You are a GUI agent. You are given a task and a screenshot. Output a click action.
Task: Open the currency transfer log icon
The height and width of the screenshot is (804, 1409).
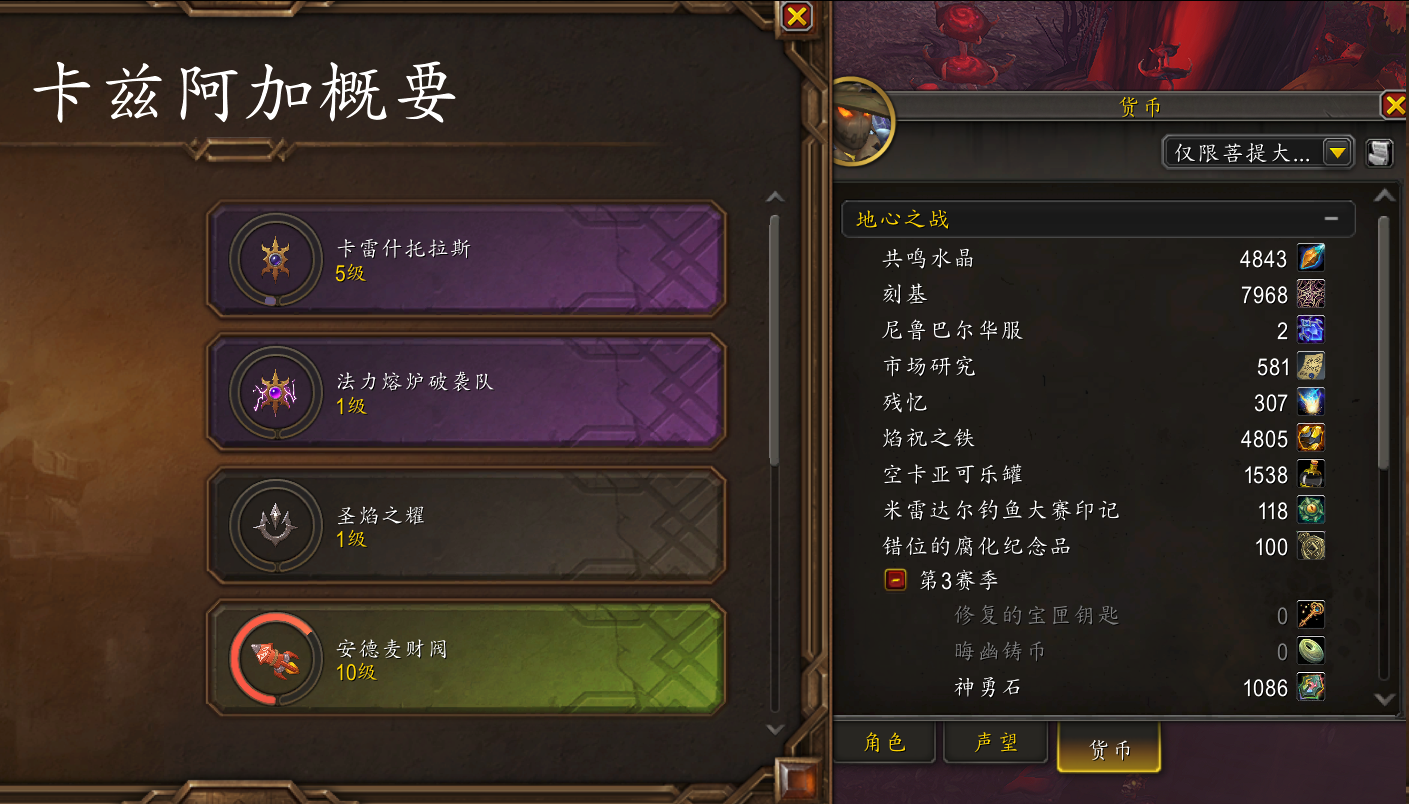click(x=1378, y=152)
